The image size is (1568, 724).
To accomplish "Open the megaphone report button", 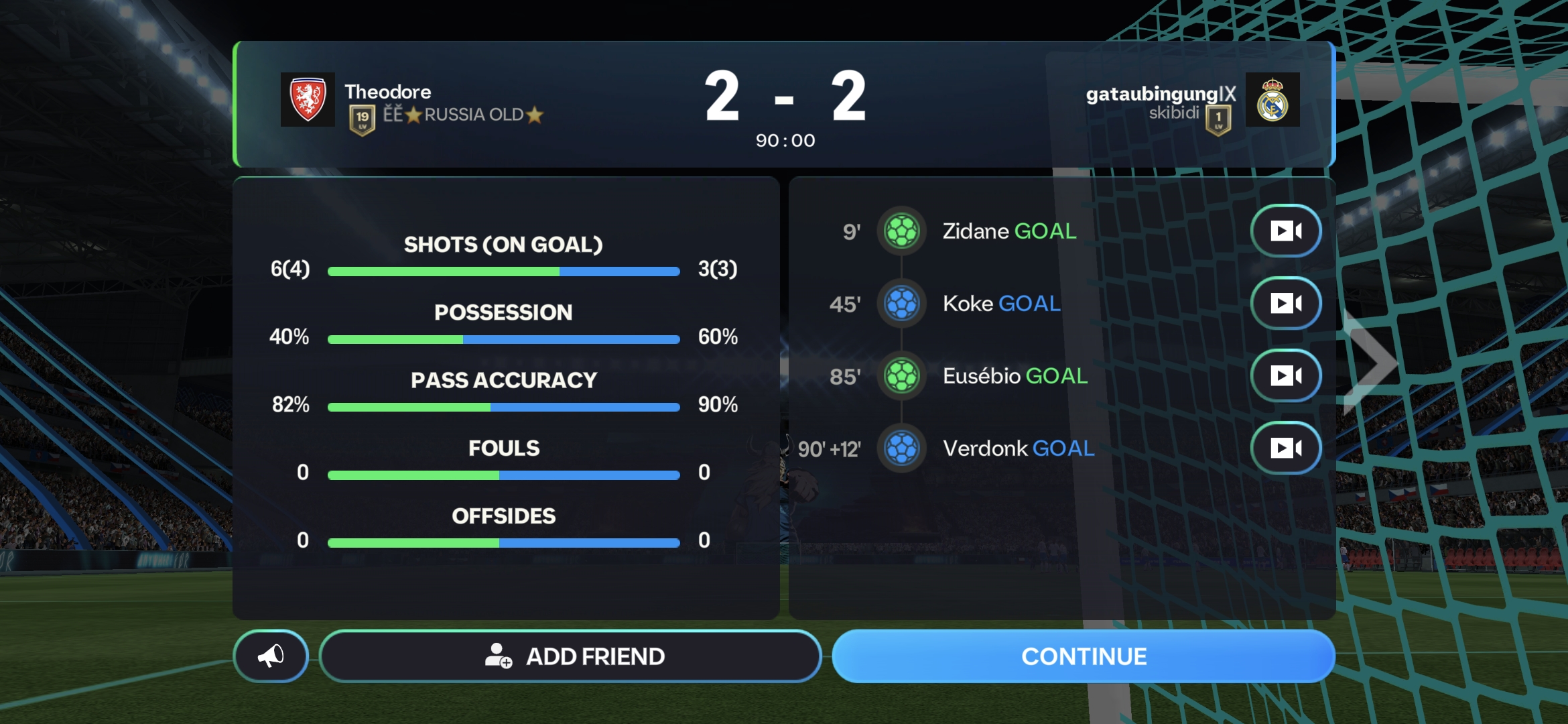I will tap(271, 656).
